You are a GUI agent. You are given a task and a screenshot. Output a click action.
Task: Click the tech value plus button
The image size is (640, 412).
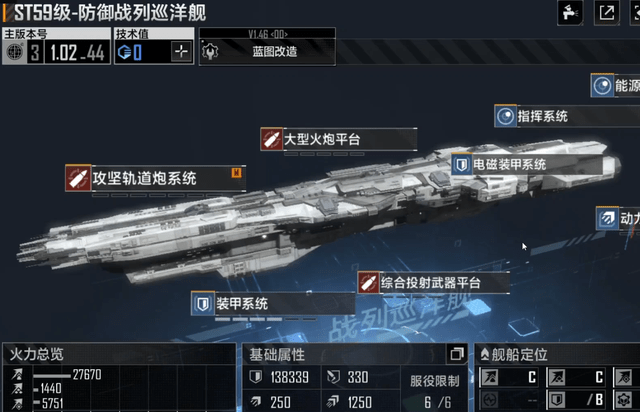181,52
